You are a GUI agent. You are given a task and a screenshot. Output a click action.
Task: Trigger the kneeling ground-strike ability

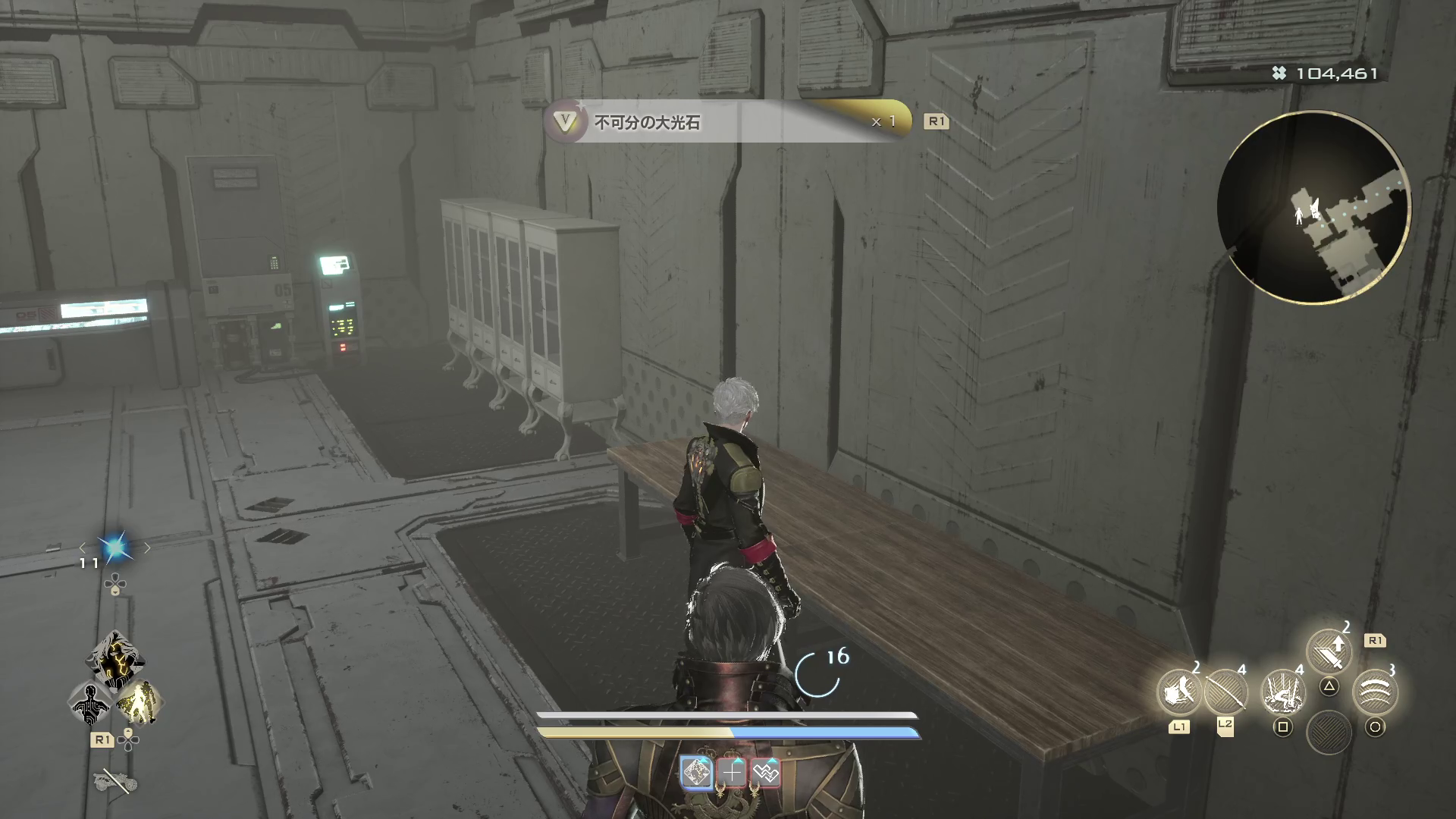click(1282, 692)
